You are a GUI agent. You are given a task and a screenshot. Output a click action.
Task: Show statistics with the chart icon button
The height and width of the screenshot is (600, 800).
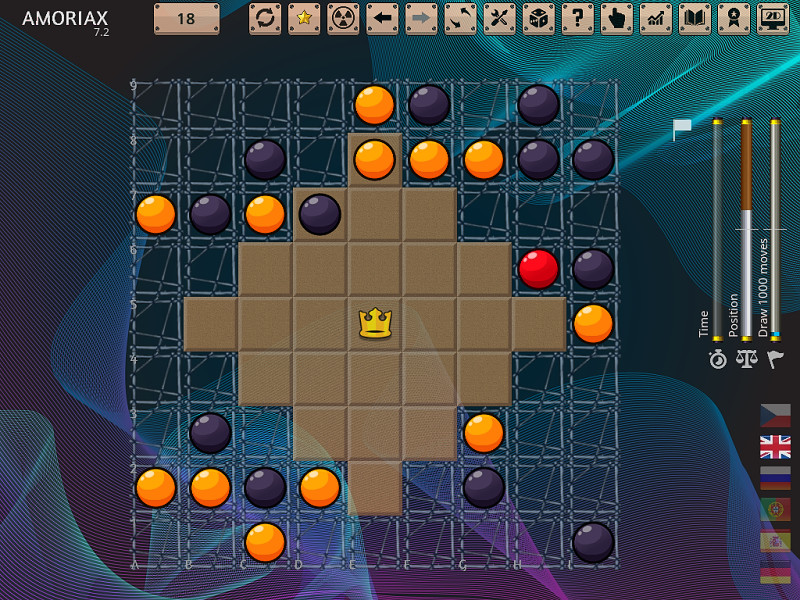point(655,18)
